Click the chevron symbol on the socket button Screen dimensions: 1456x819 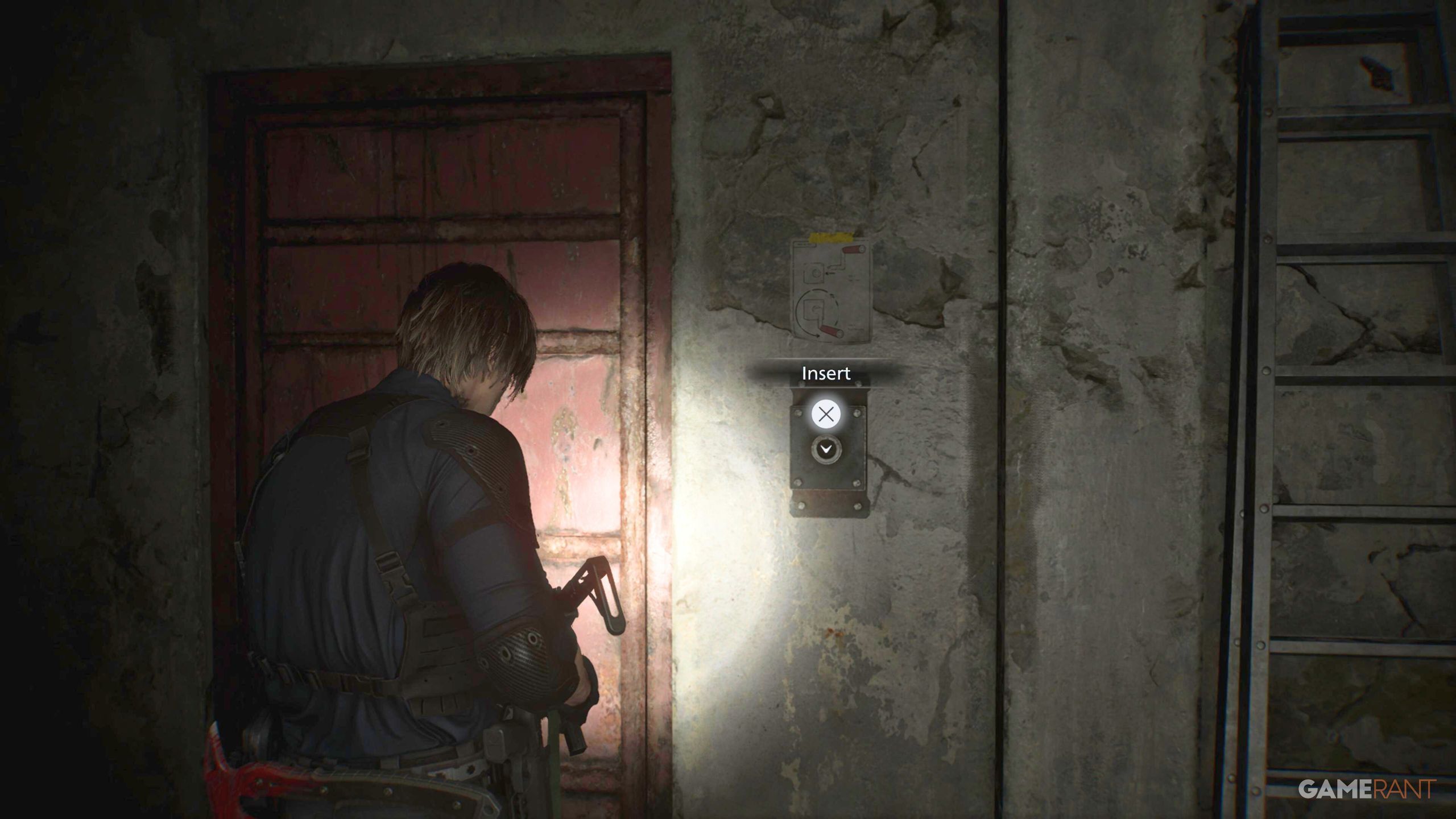(x=826, y=448)
